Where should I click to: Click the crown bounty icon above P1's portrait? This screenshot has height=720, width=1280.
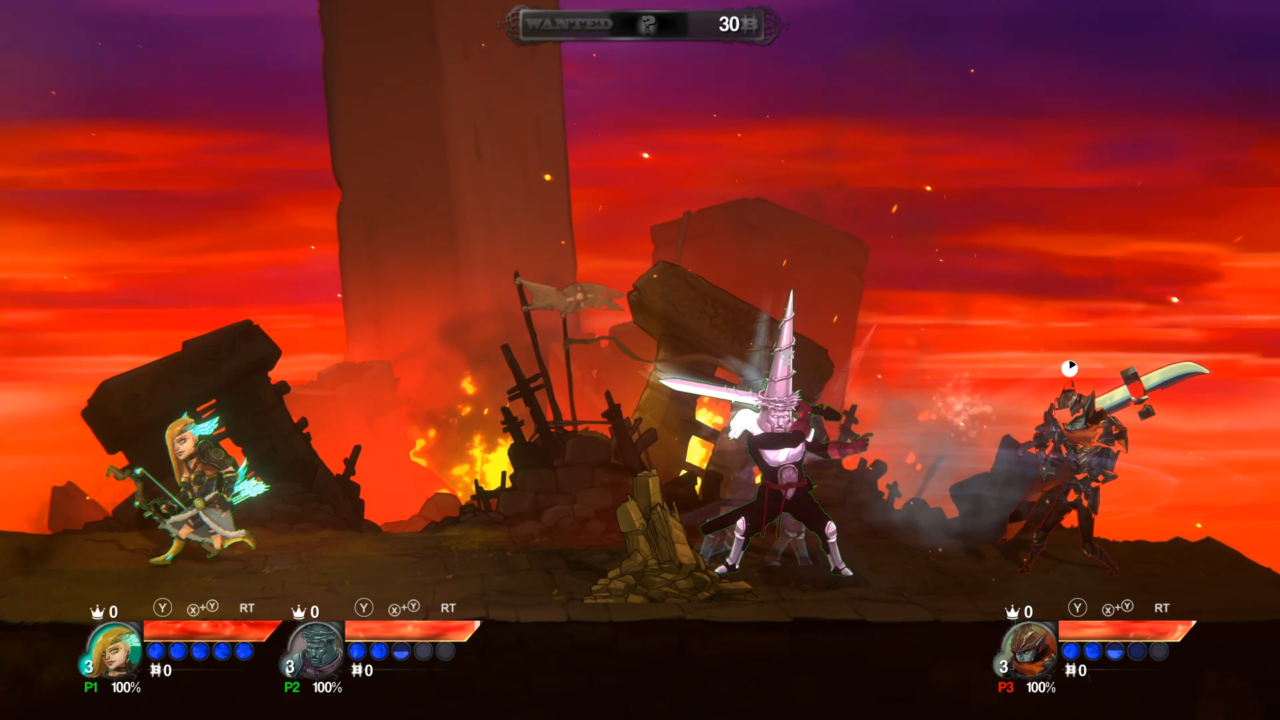pyautogui.click(x=97, y=608)
